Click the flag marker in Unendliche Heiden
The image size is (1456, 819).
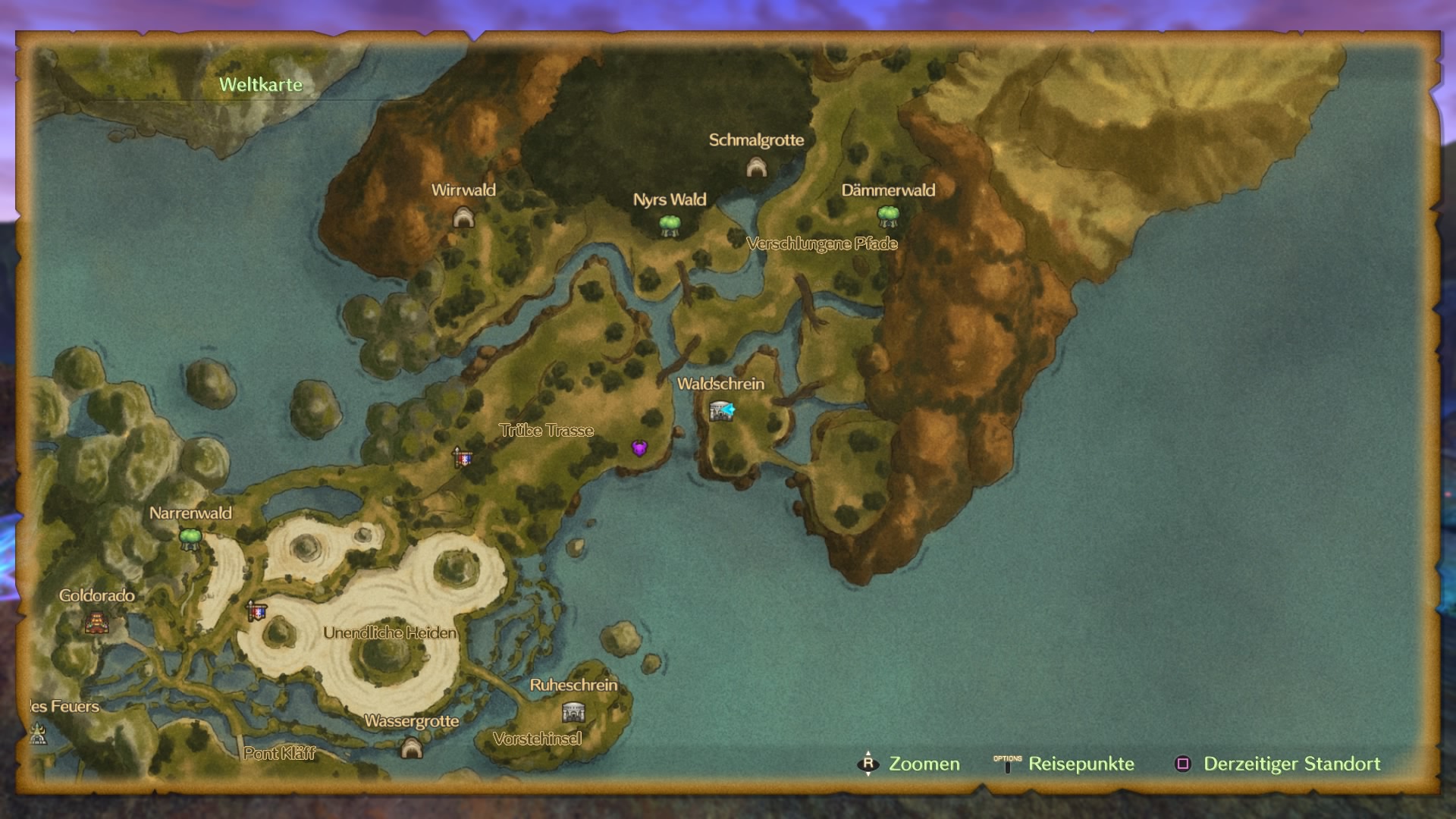click(257, 610)
